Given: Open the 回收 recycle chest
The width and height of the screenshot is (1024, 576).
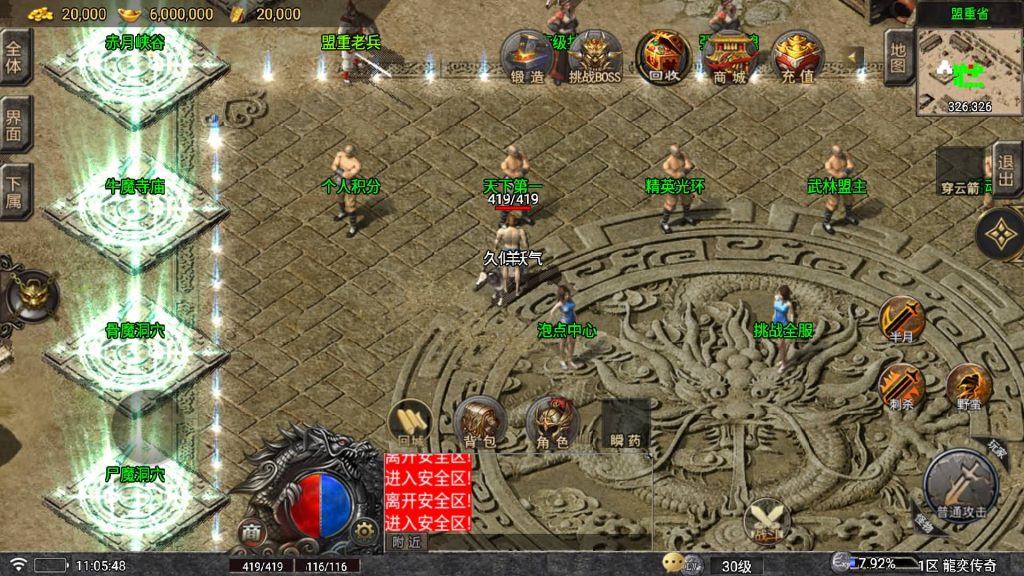Looking at the screenshot, I should pyautogui.click(x=658, y=56).
